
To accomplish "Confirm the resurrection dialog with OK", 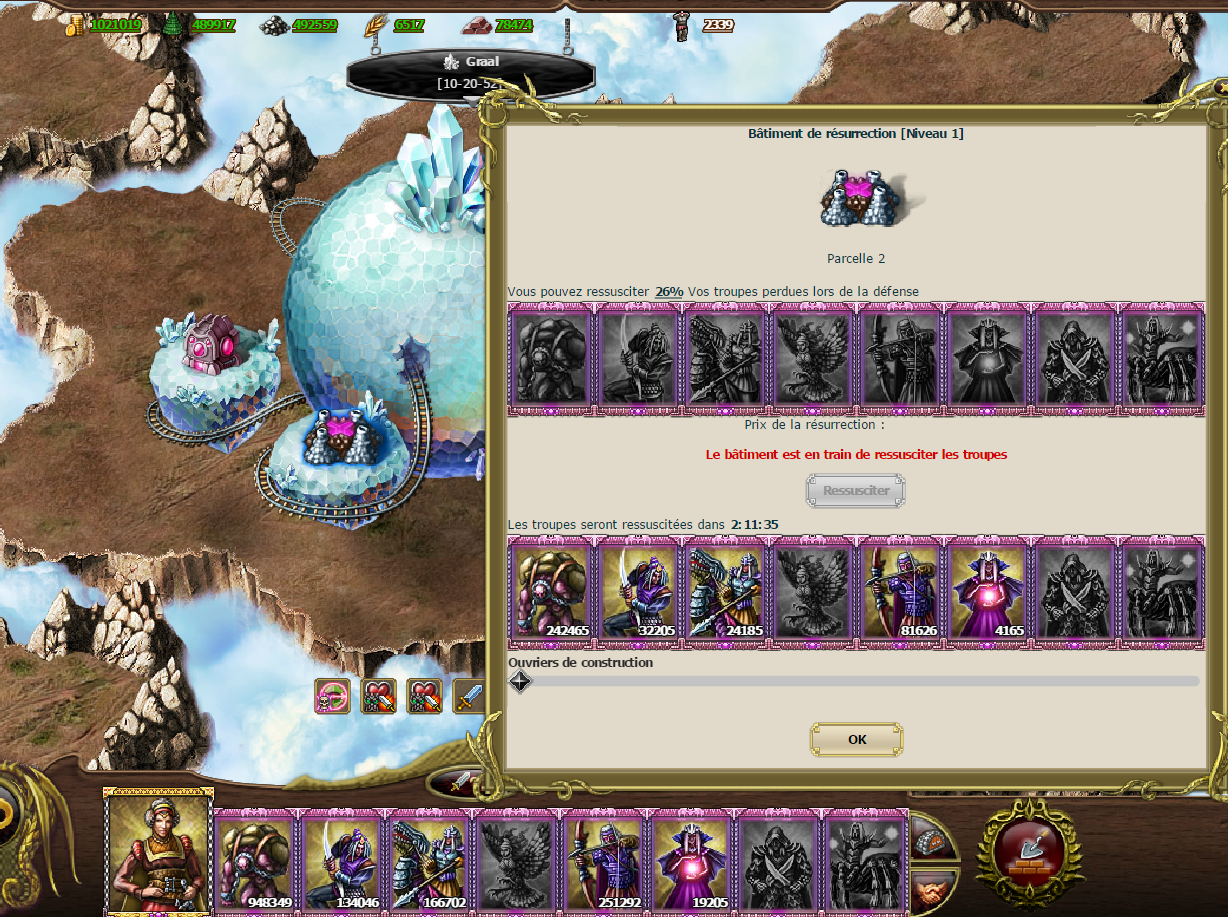I will 856,740.
